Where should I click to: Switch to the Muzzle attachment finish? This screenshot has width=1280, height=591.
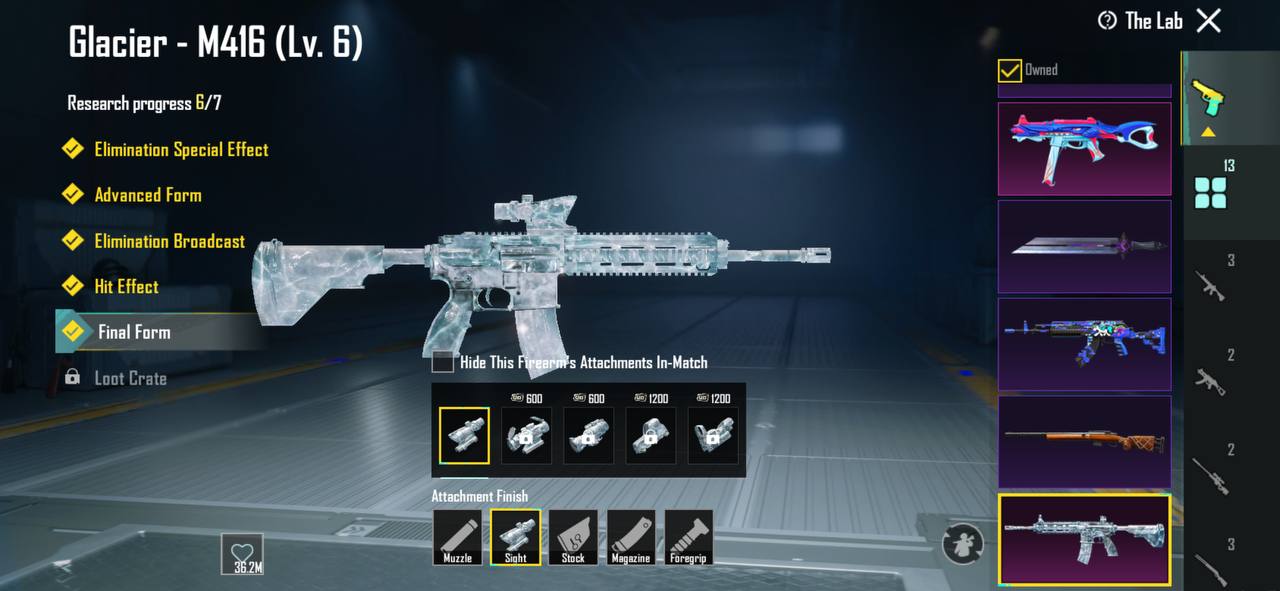tap(458, 538)
